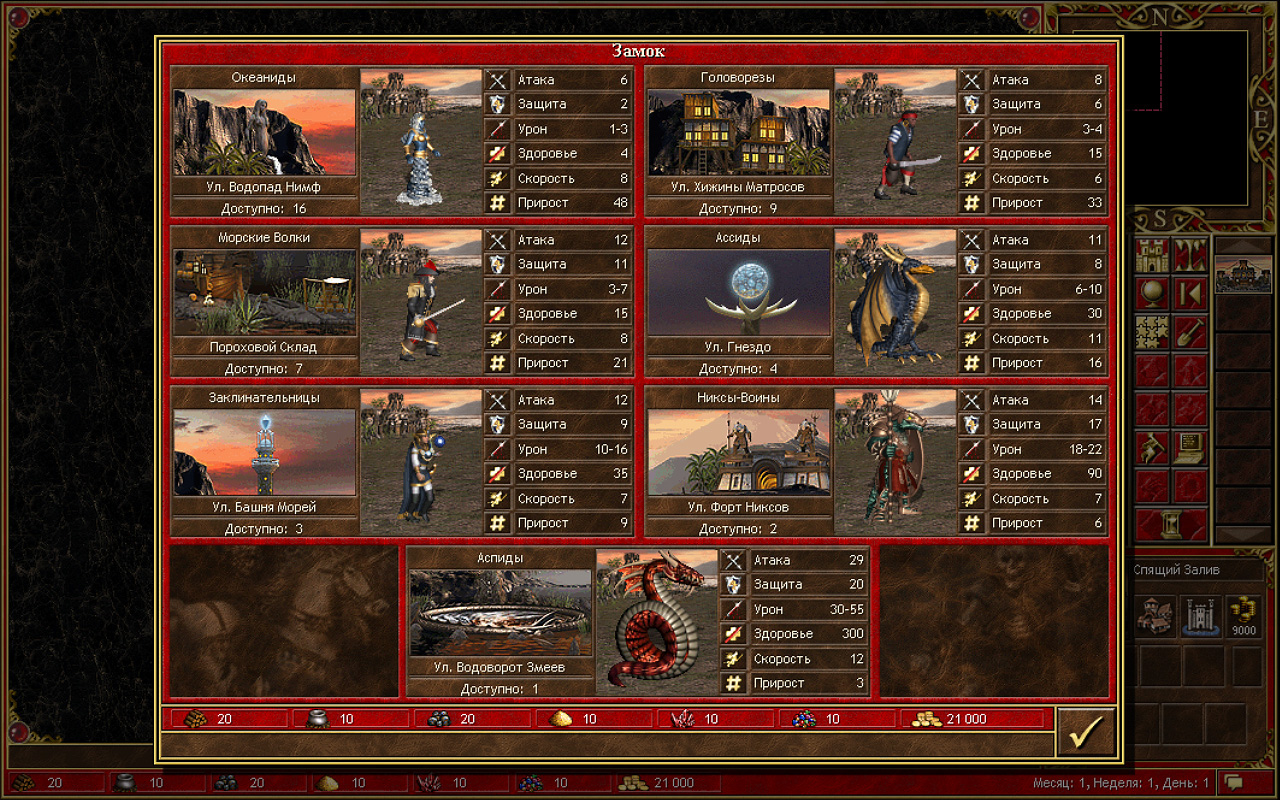The image size is (1280, 800).
Task: Select the red Аспиды sea serpent portrait
Action: coord(656,621)
